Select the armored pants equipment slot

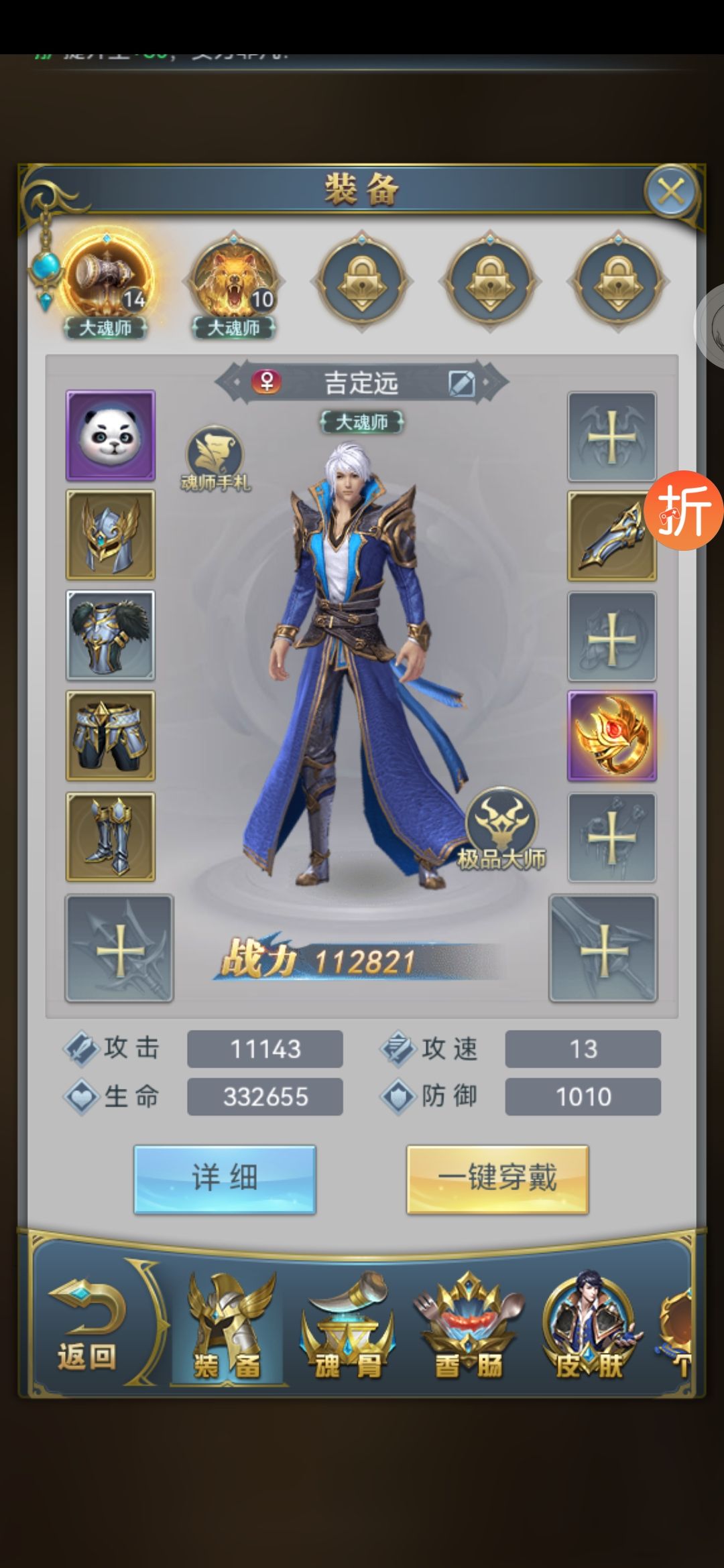click(x=111, y=736)
